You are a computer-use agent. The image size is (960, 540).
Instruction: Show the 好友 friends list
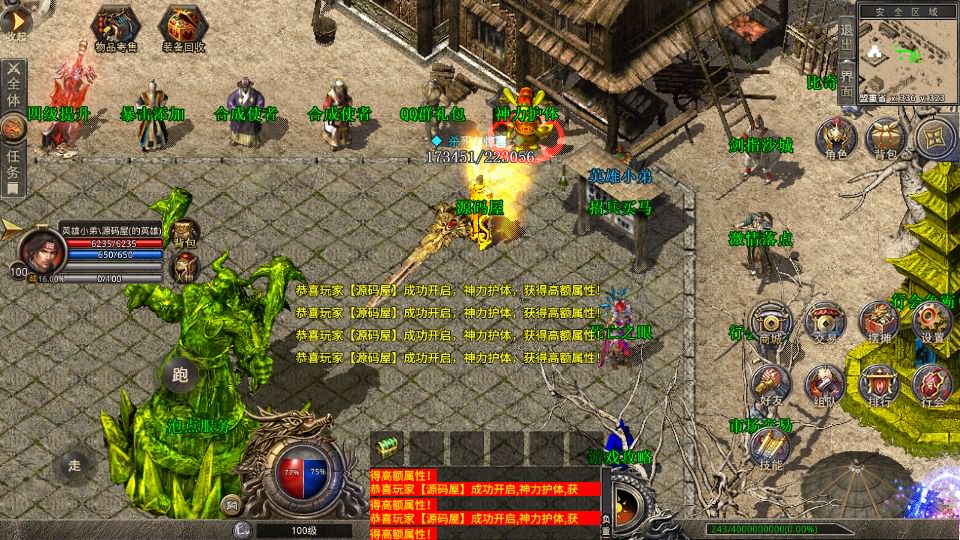click(x=770, y=385)
